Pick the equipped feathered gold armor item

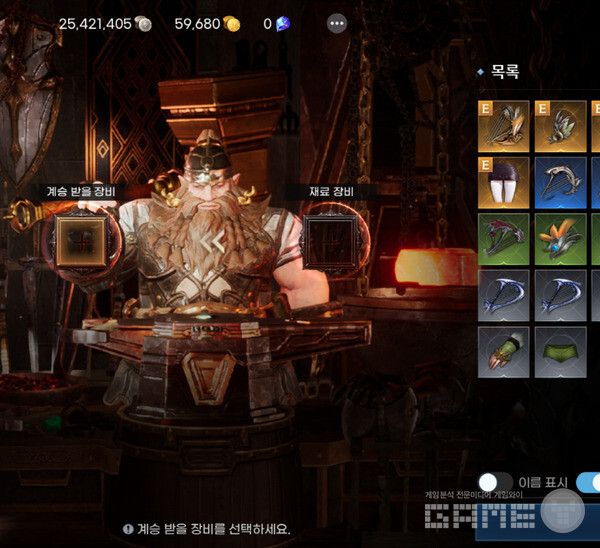560,125
